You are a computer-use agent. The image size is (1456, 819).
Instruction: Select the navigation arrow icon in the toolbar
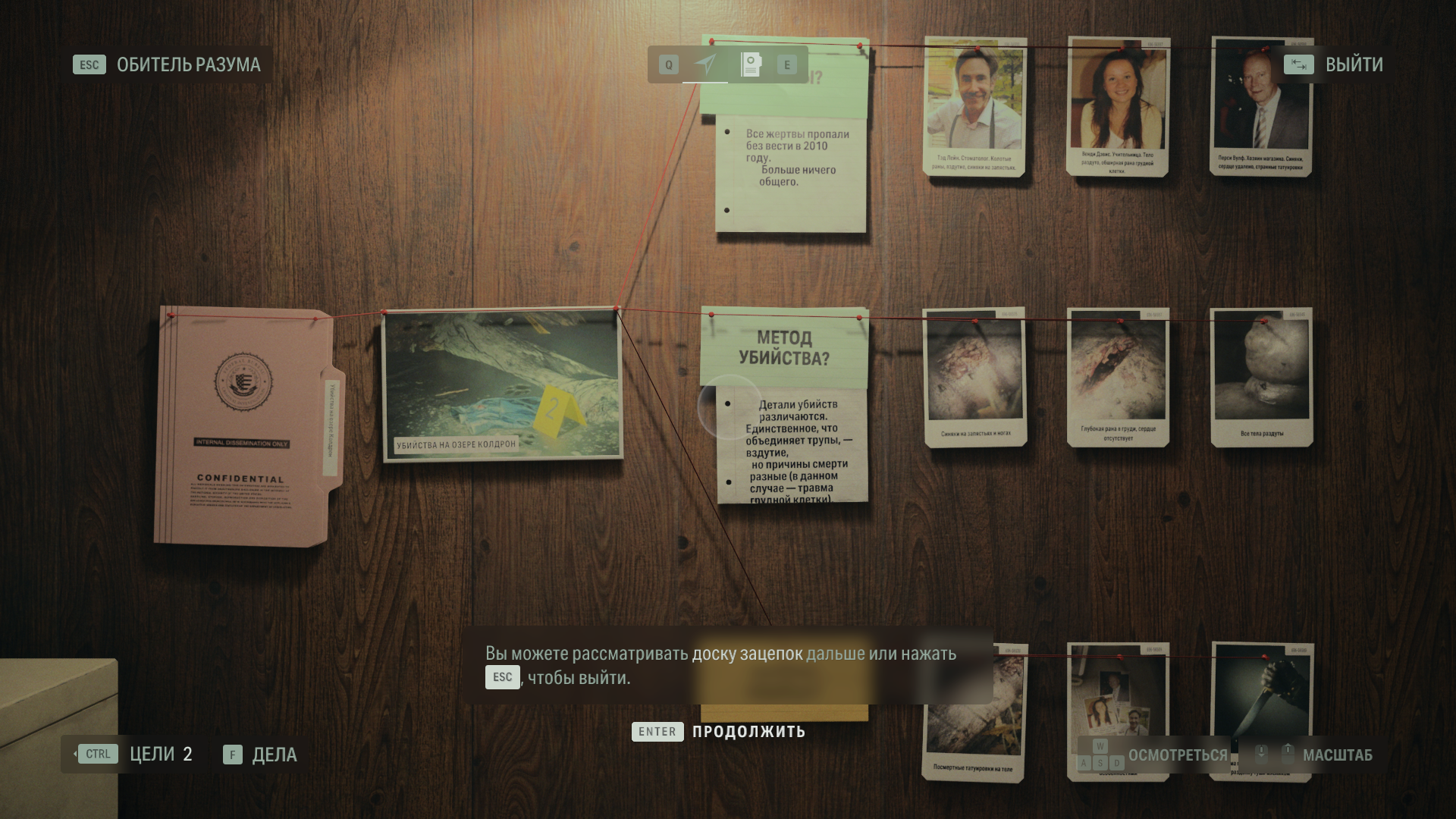[706, 64]
